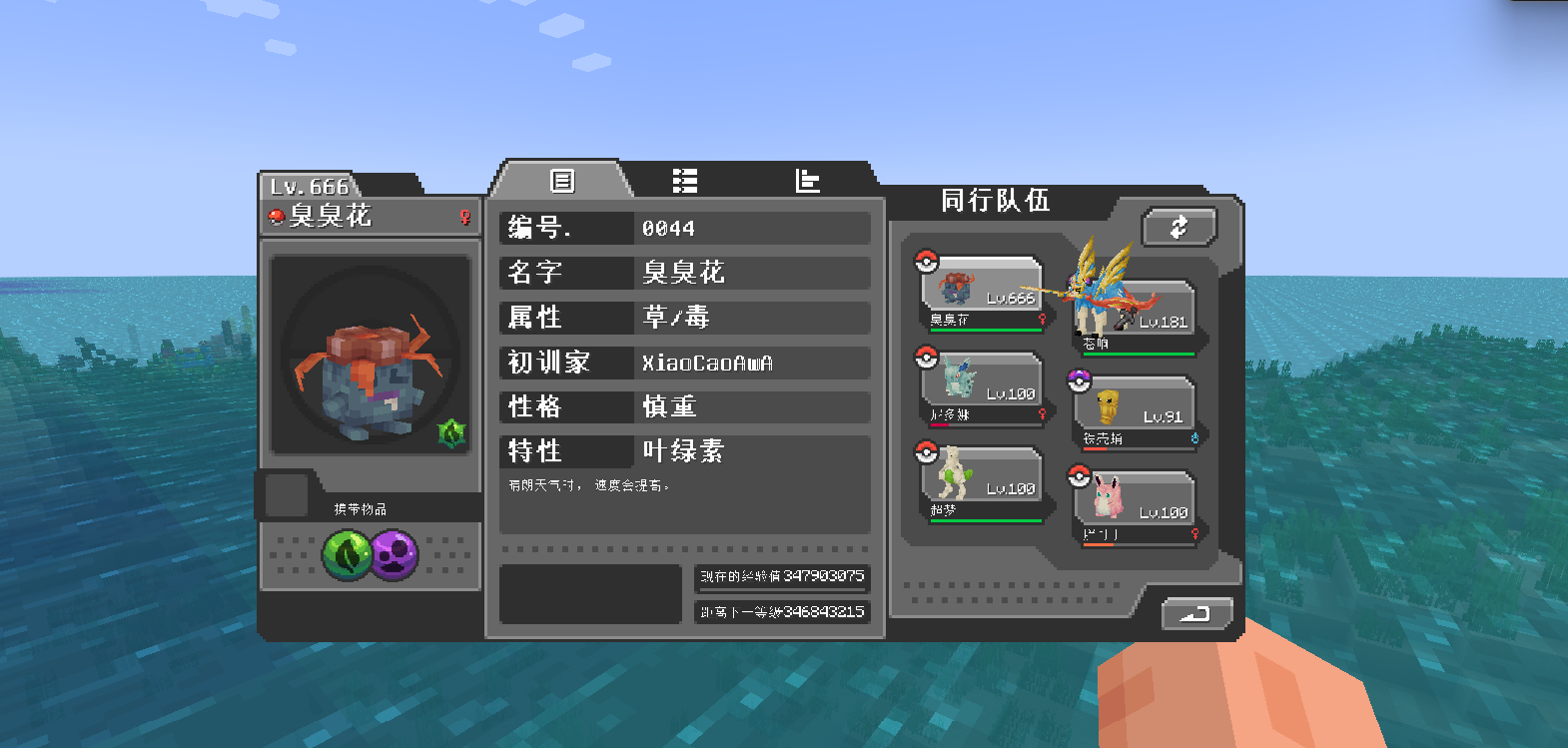Click the empty held item slot
The height and width of the screenshot is (748, 1568).
tap(287, 495)
